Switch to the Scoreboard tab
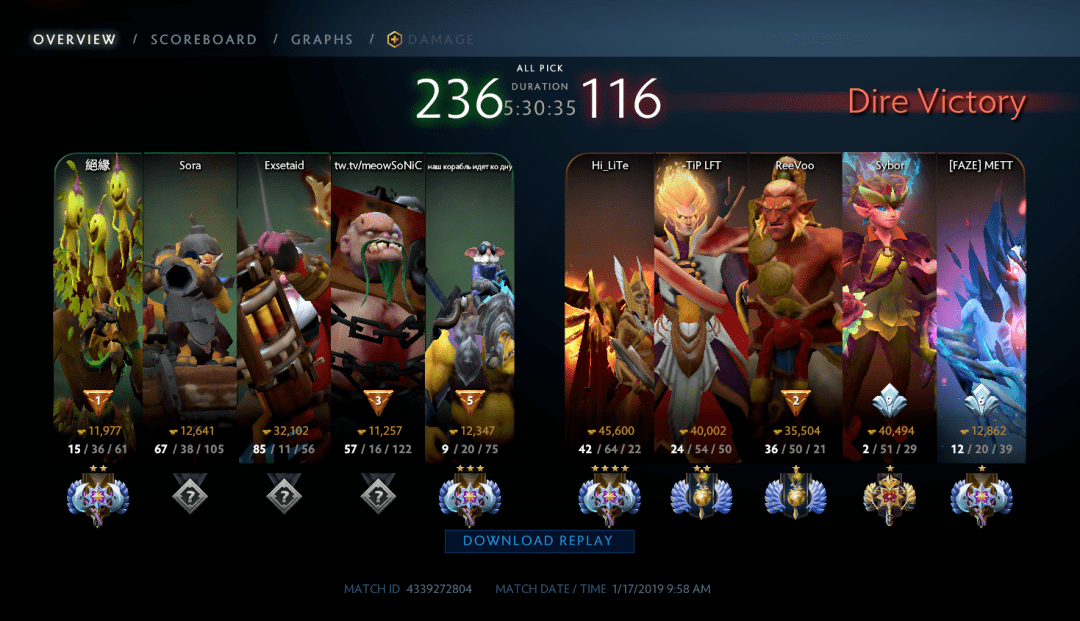Screen dimensions: 1080x621 click(203, 40)
